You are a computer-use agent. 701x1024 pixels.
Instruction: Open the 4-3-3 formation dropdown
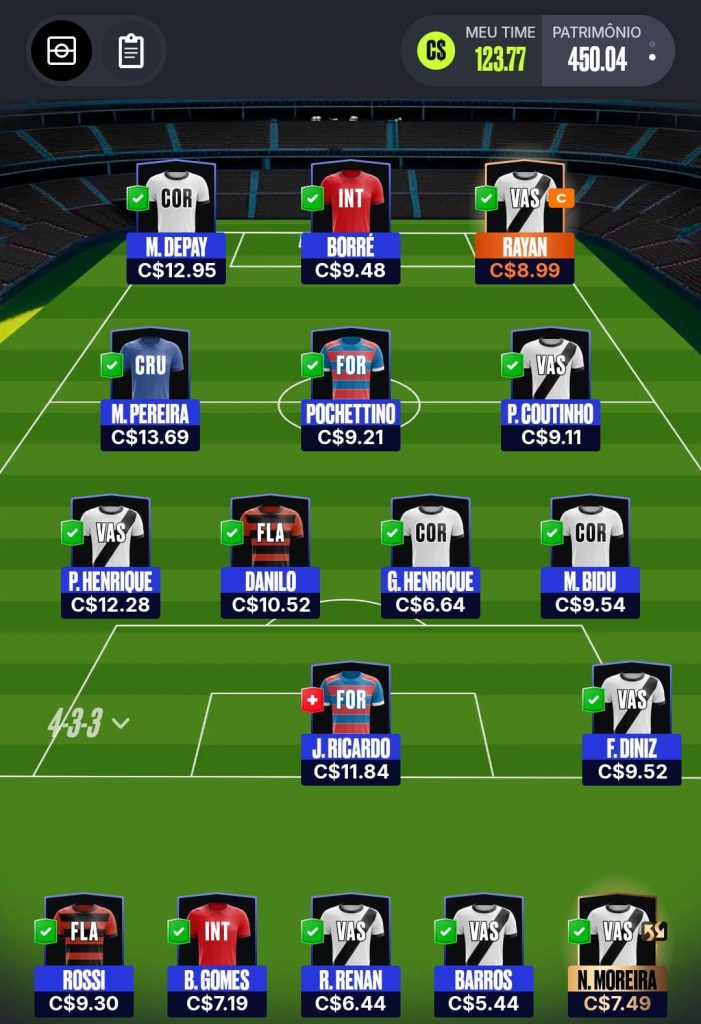[88, 723]
